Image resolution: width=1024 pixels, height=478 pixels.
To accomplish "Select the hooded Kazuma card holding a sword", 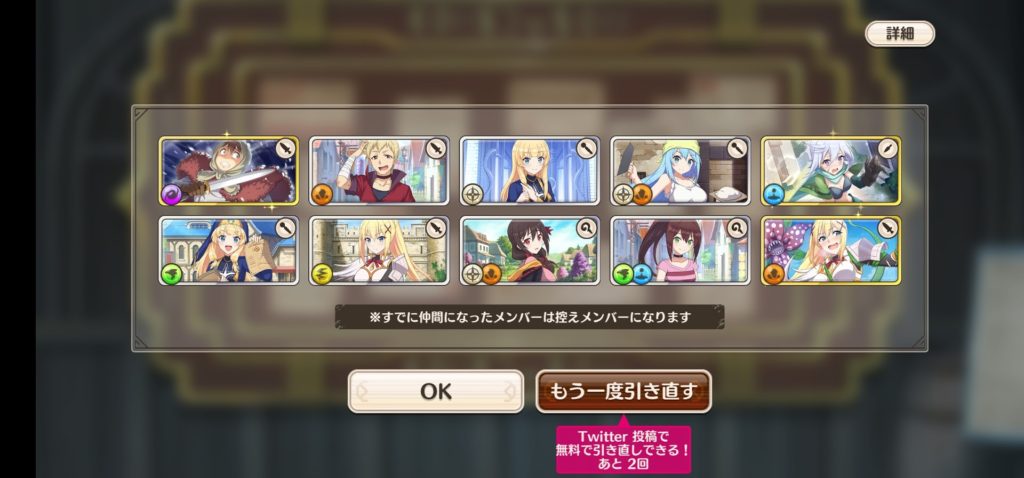I will click(229, 170).
